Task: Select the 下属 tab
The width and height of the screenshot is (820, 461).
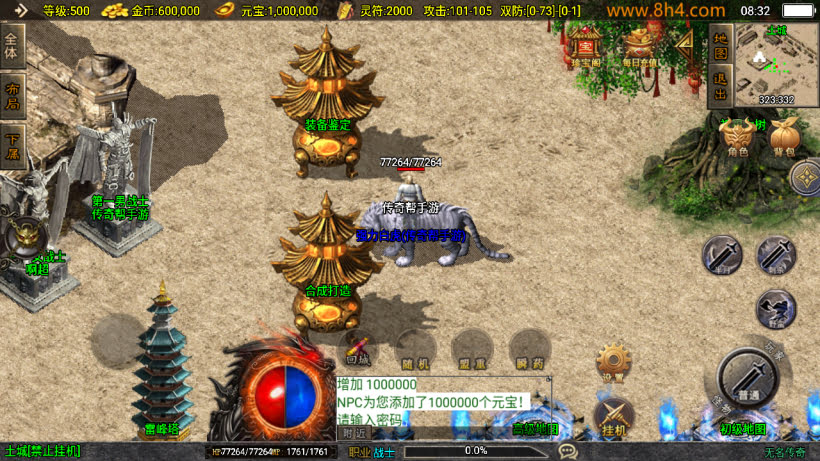Action: [x=12, y=143]
